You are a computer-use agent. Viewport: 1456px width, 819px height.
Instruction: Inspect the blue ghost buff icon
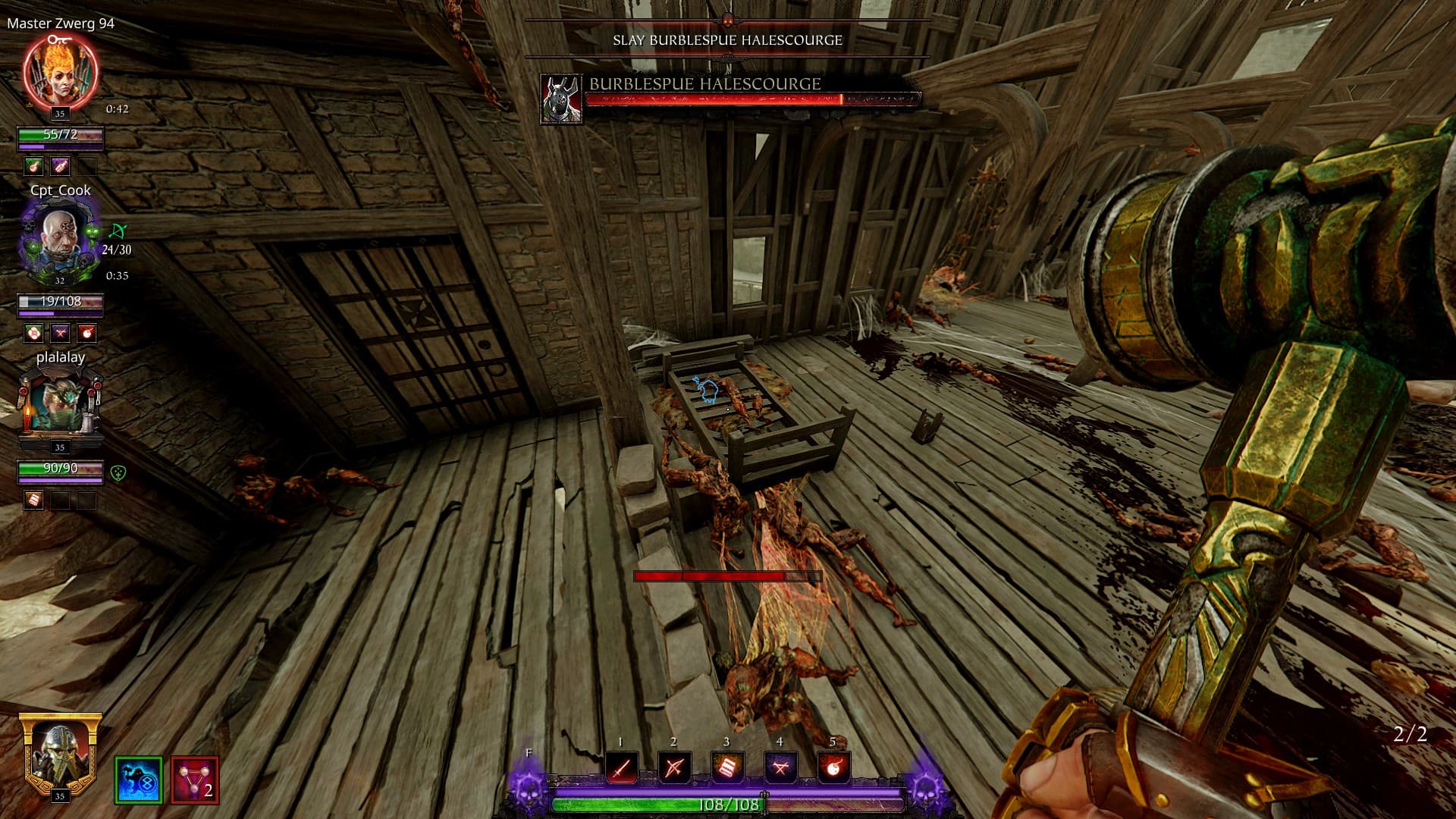point(138,780)
